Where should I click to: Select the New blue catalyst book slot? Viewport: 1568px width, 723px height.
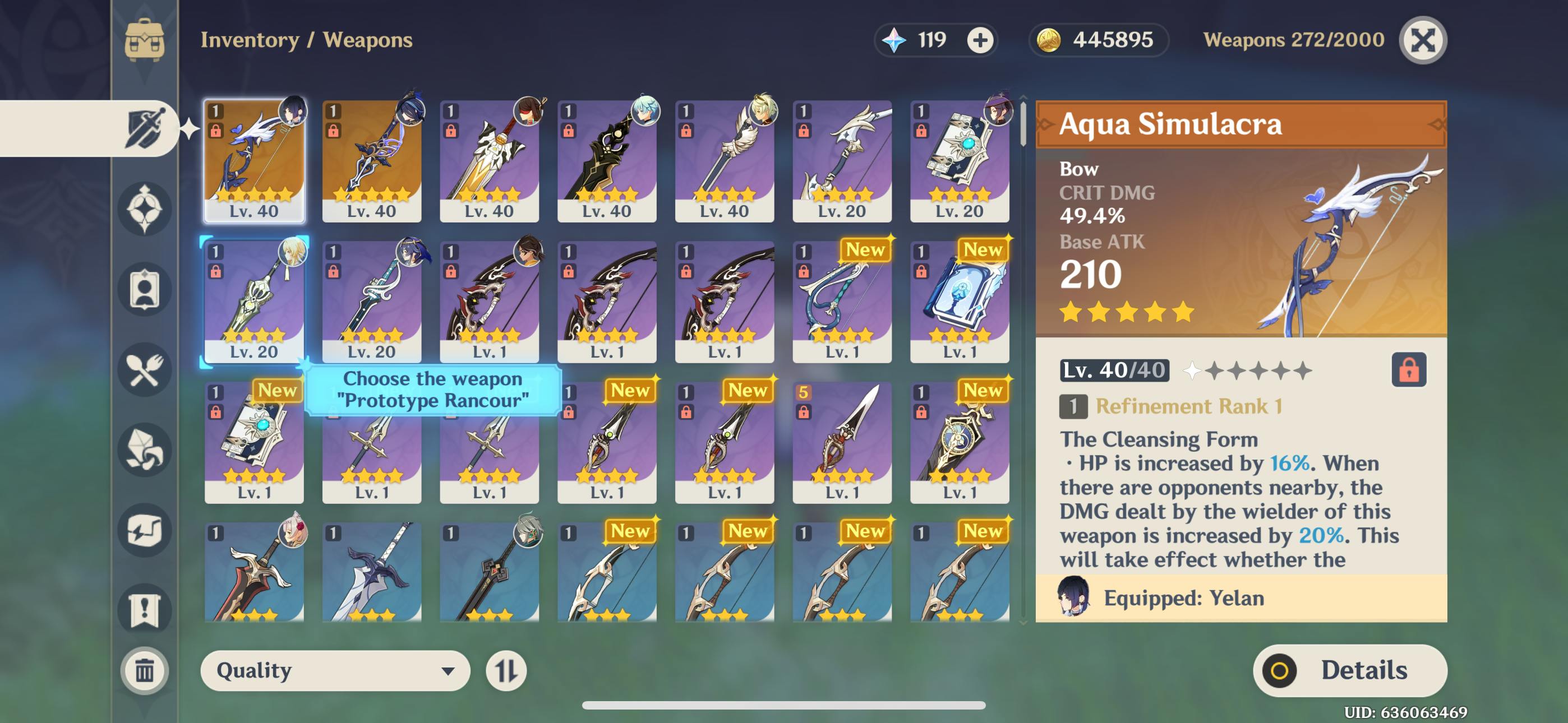(960, 302)
